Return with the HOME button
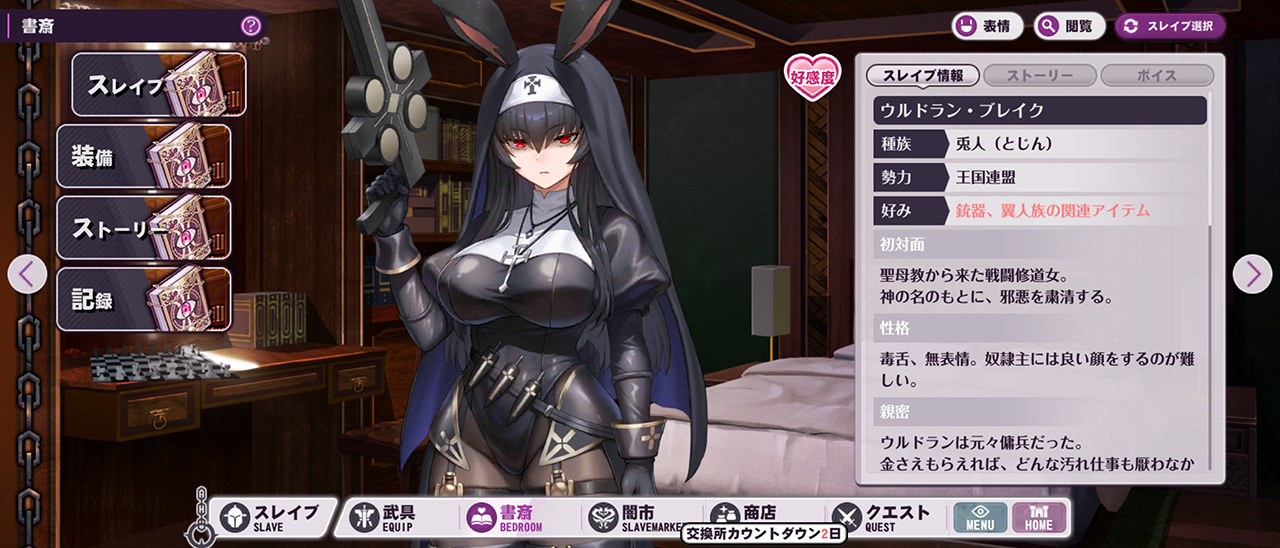Screen dimensions: 1280x548 1039,517
